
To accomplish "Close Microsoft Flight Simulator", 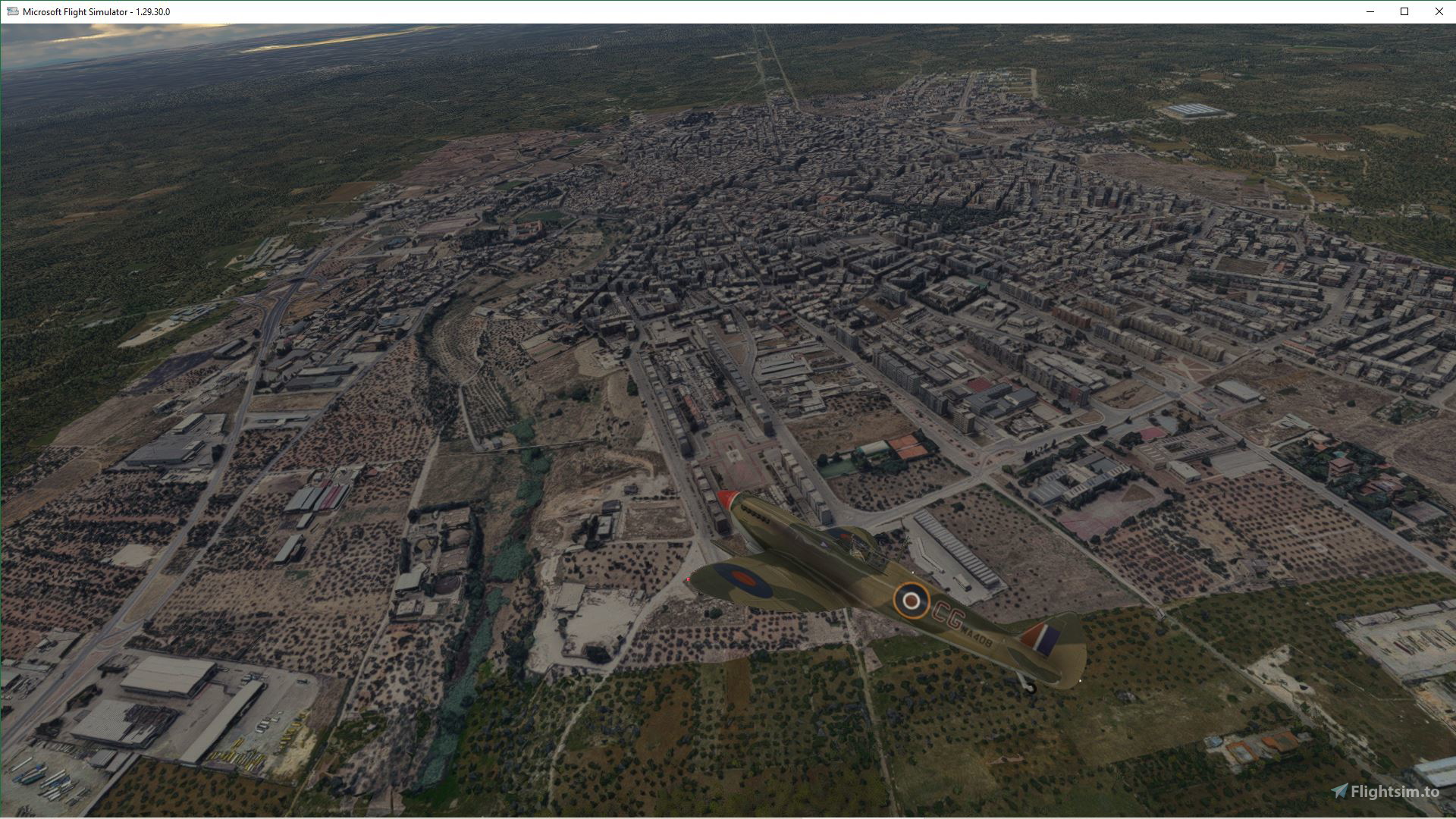I will point(1439,11).
